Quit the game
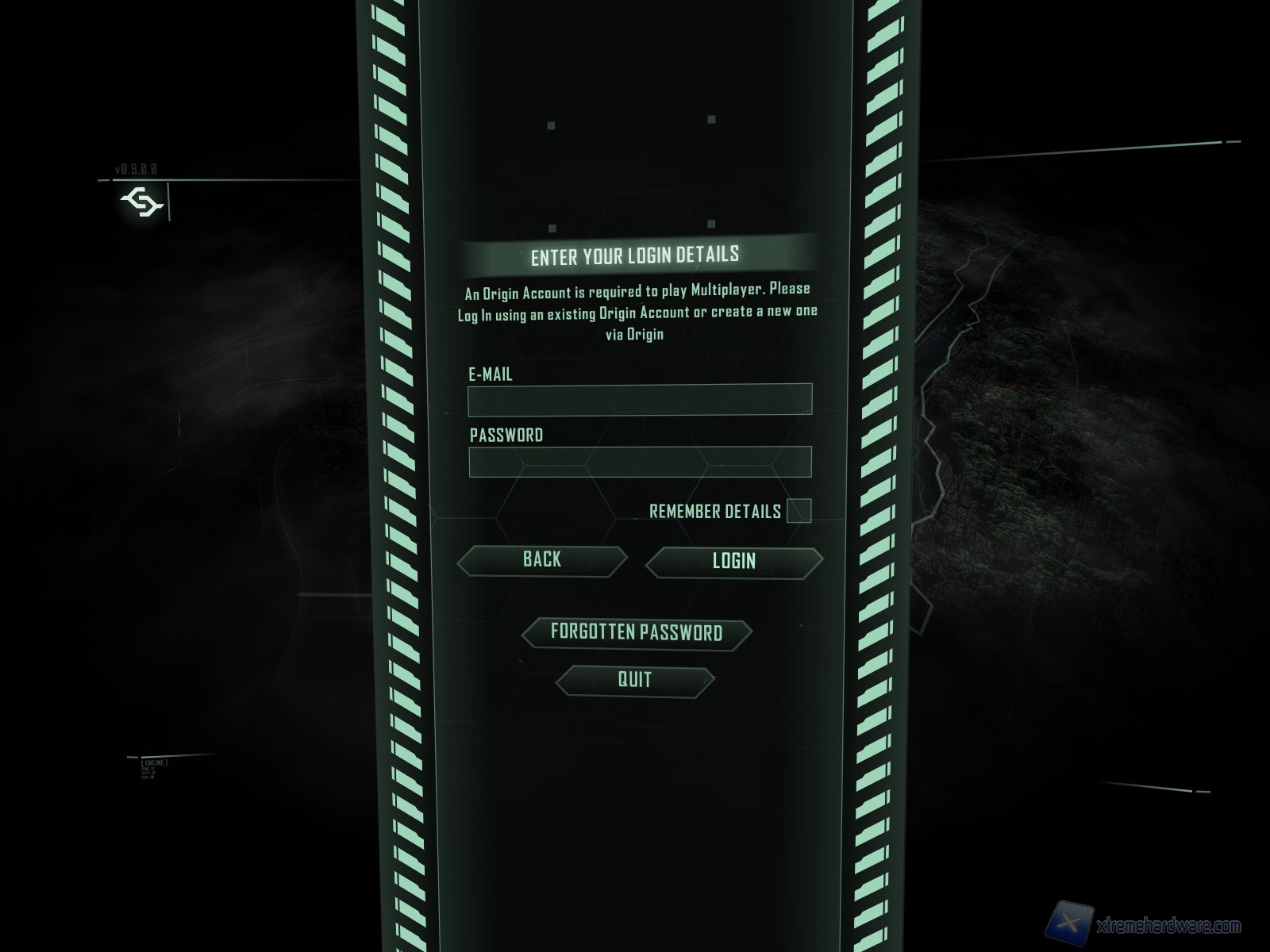The height and width of the screenshot is (952, 1270). click(x=635, y=680)
